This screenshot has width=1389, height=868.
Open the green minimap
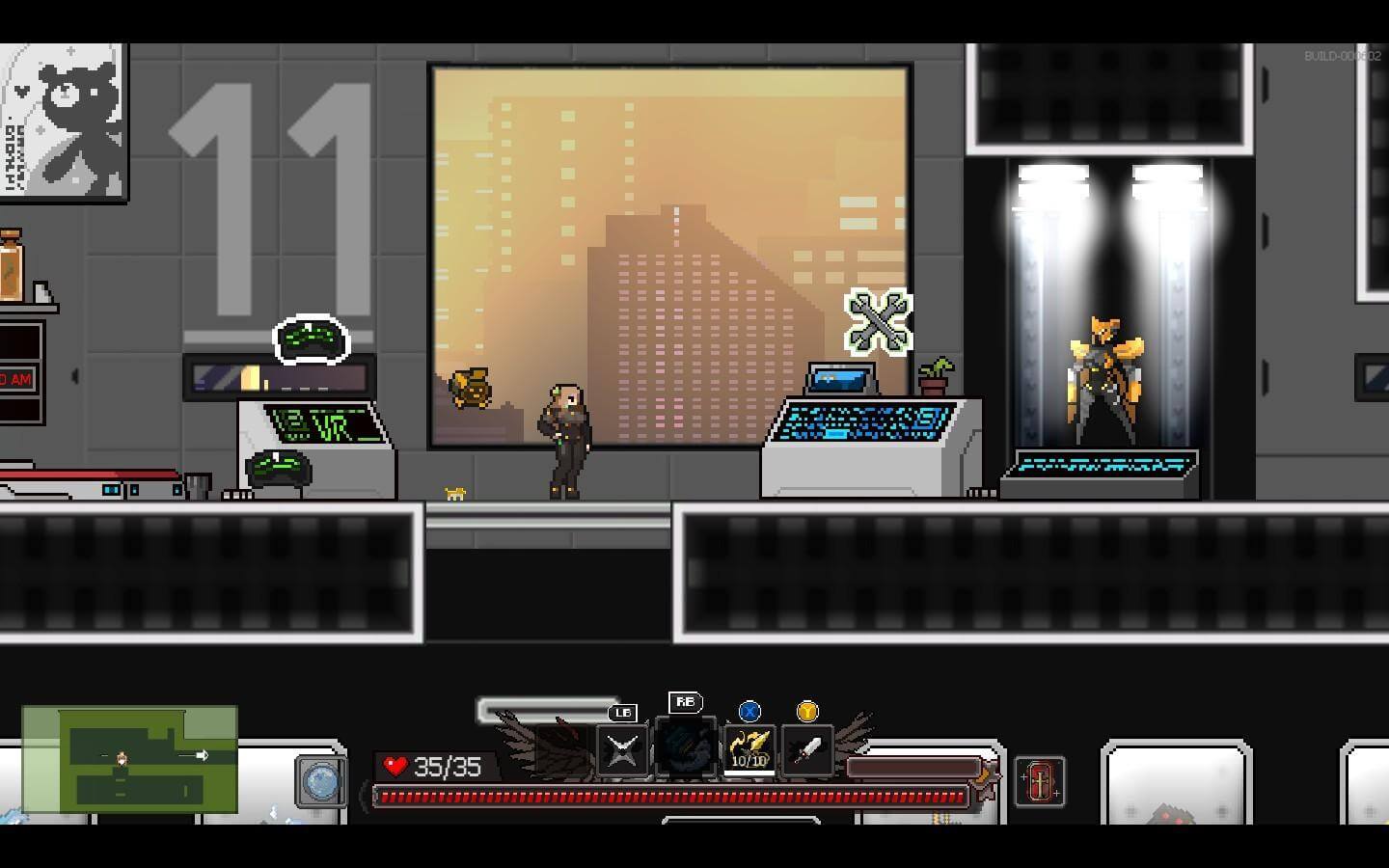130,759
